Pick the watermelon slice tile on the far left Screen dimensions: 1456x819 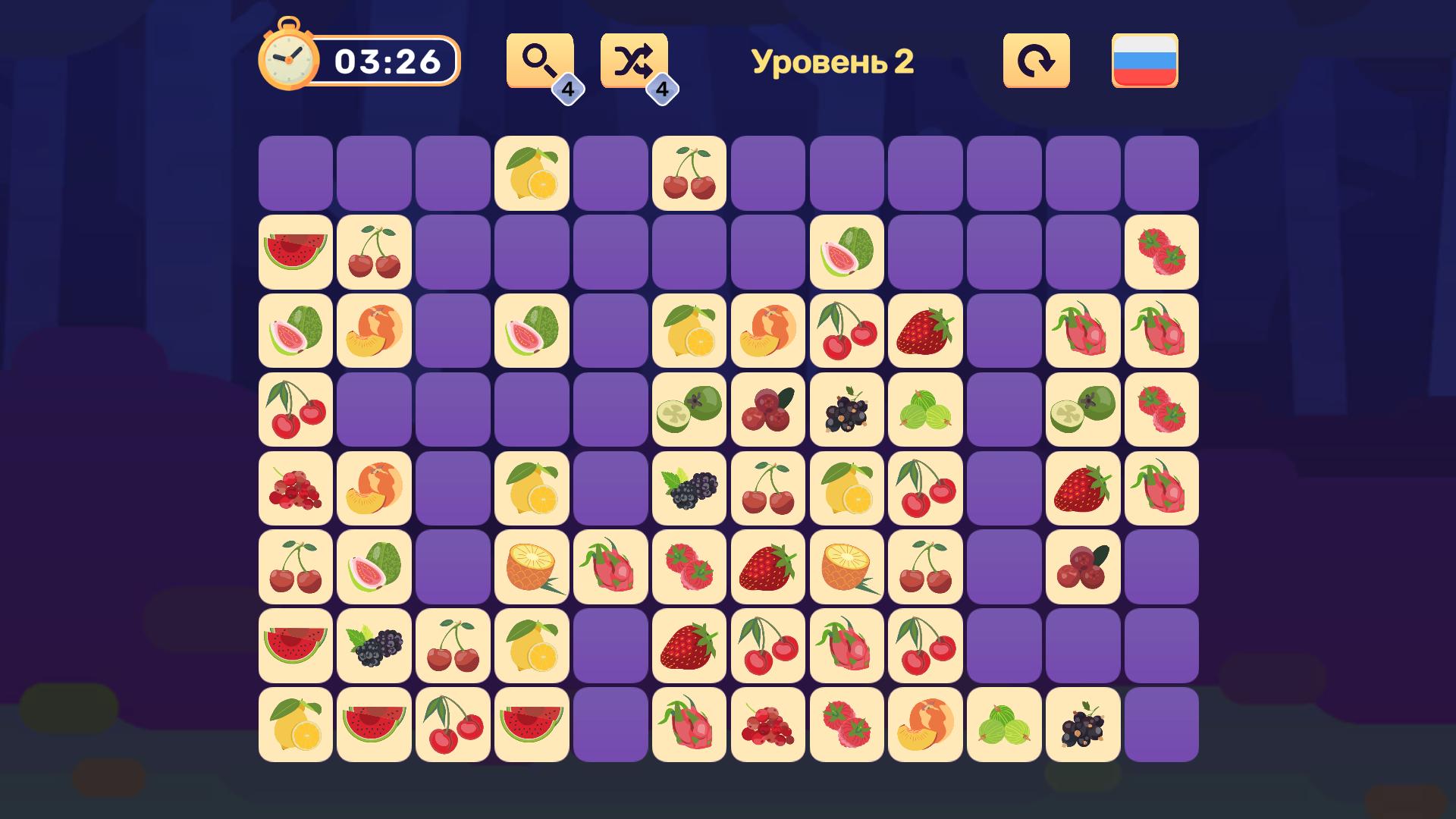(x=294, y=253)
